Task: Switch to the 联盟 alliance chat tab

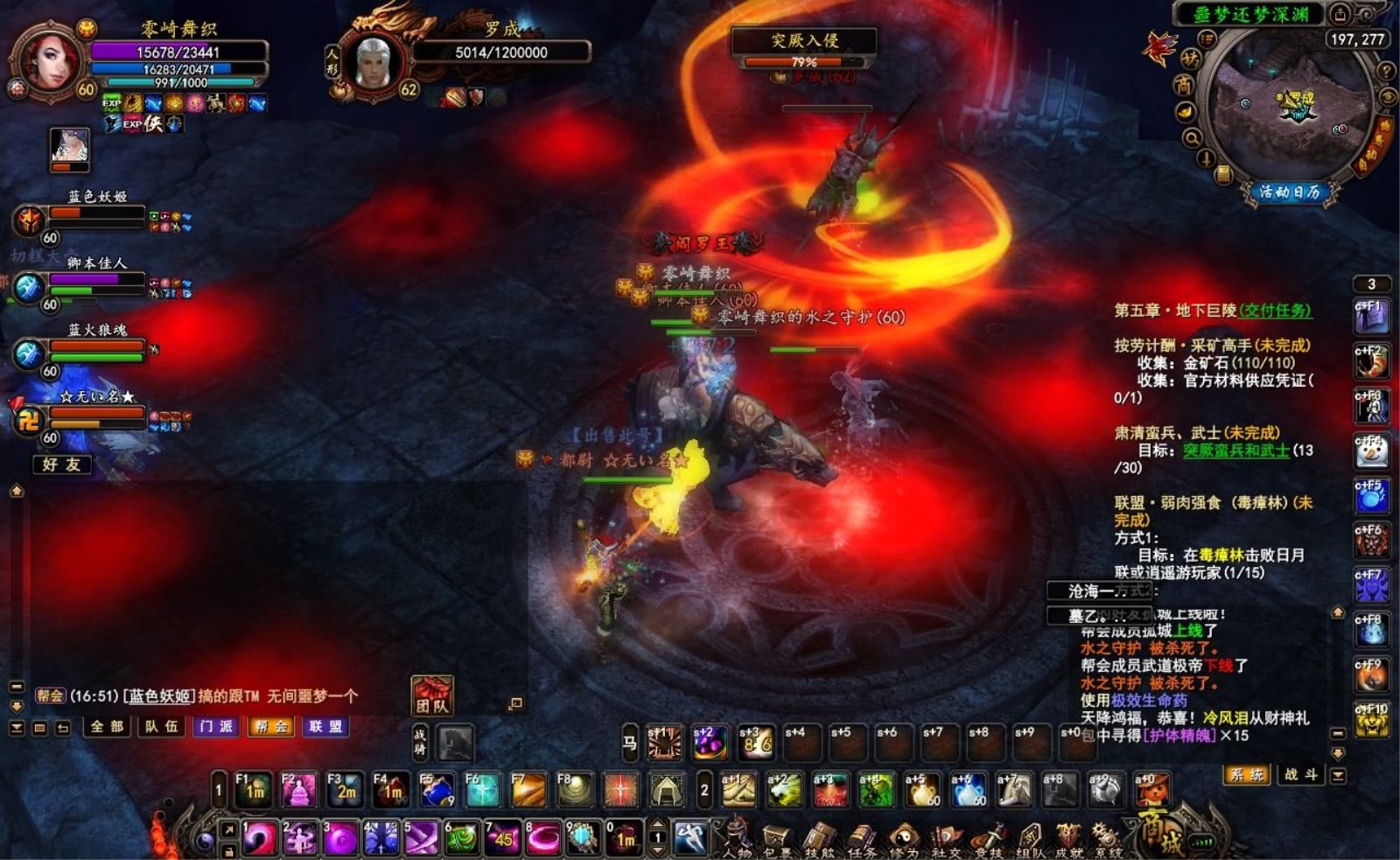Action: click(325, 726)
